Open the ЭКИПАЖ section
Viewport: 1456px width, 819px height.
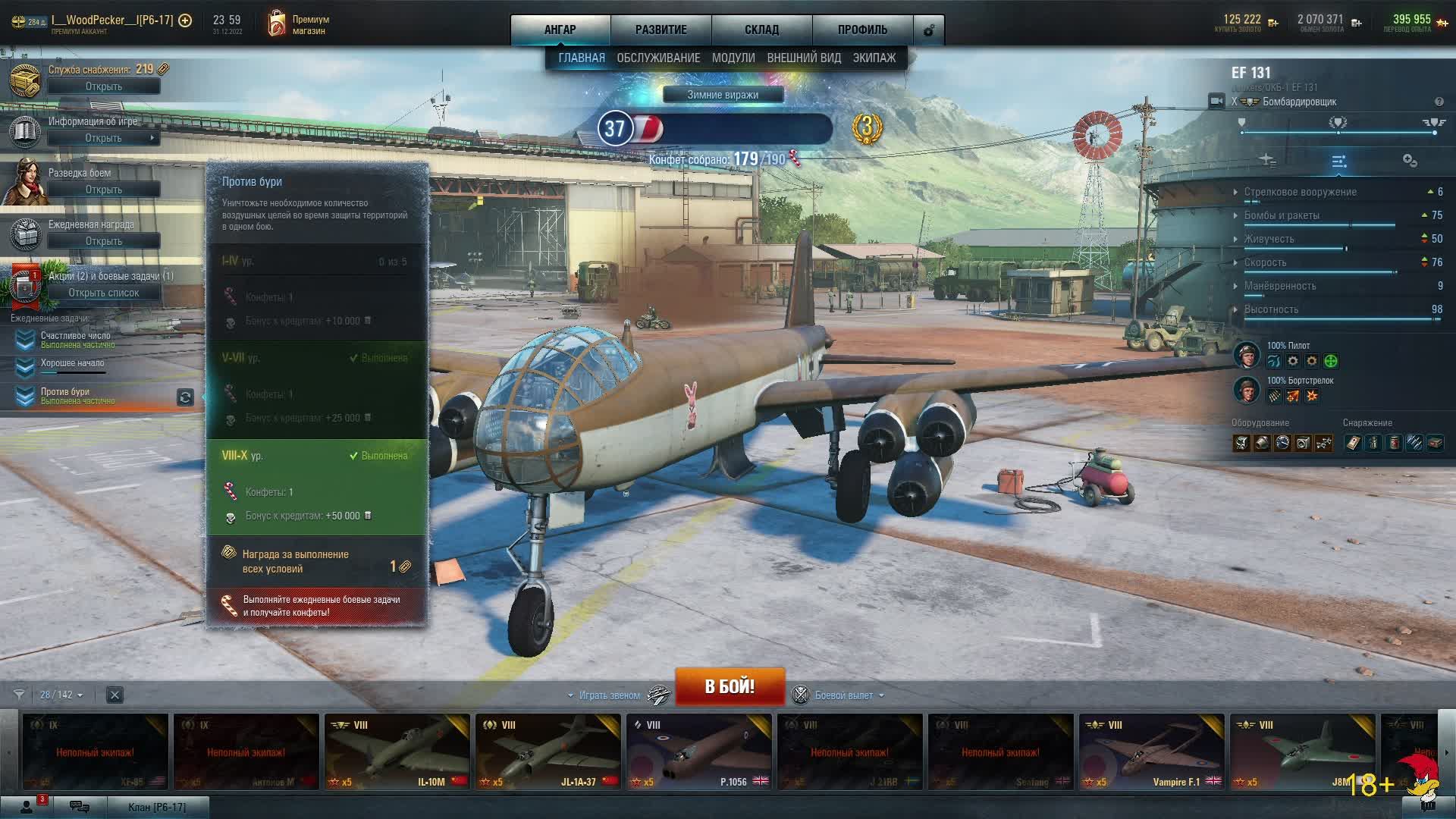coord(874,58)
